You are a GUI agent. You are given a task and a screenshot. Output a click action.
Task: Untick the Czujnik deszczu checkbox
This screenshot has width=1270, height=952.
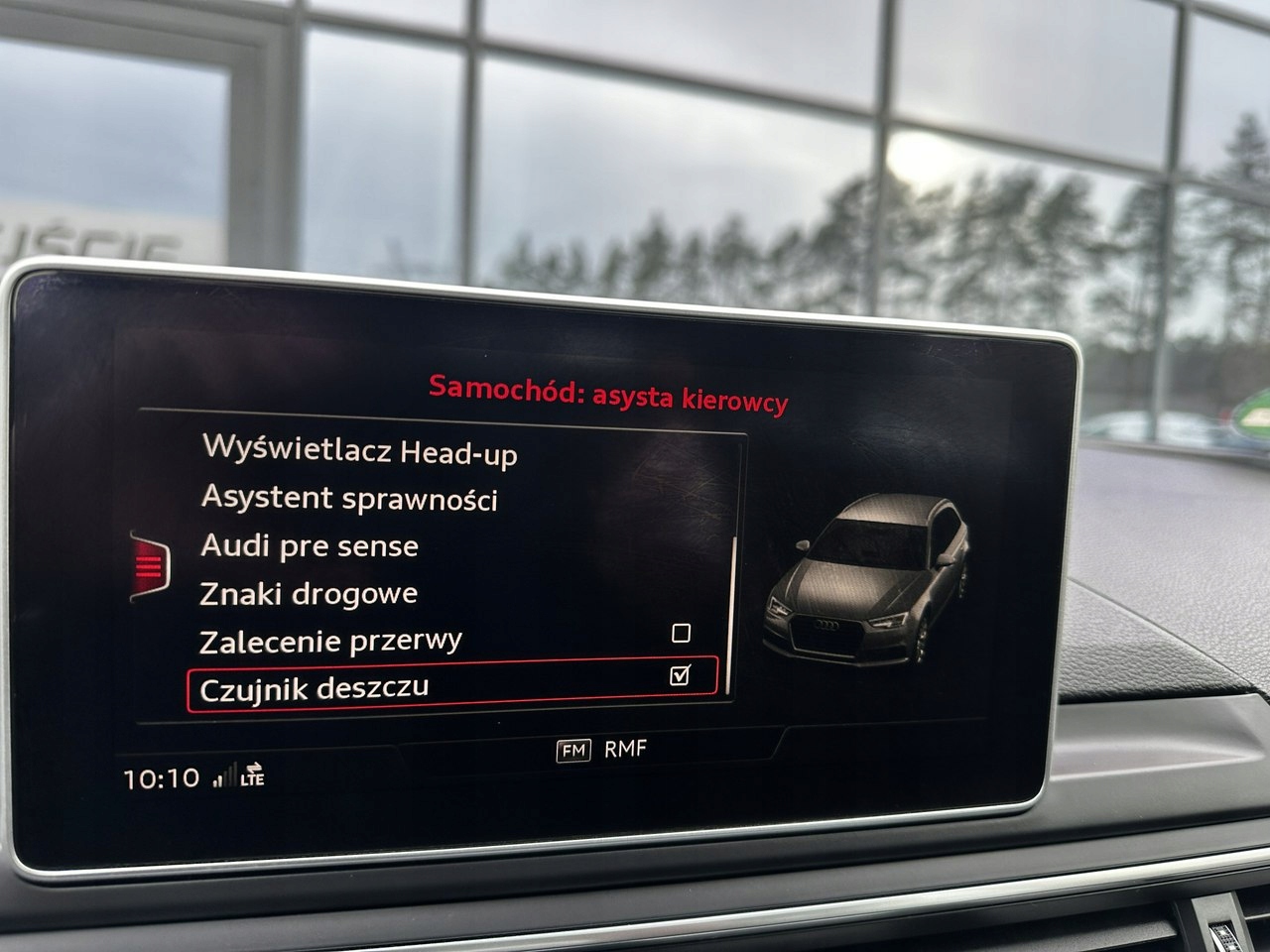[x=680, y=675]
